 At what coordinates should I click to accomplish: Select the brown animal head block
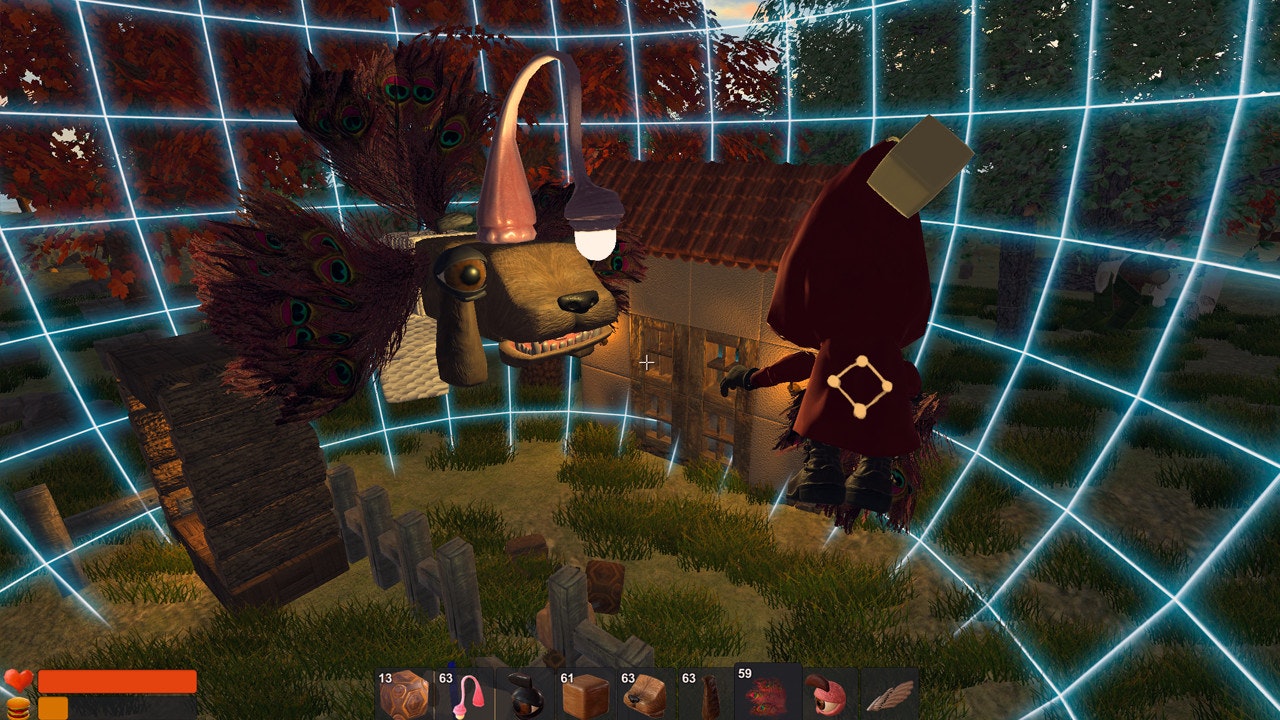click(x=646, y=694)
